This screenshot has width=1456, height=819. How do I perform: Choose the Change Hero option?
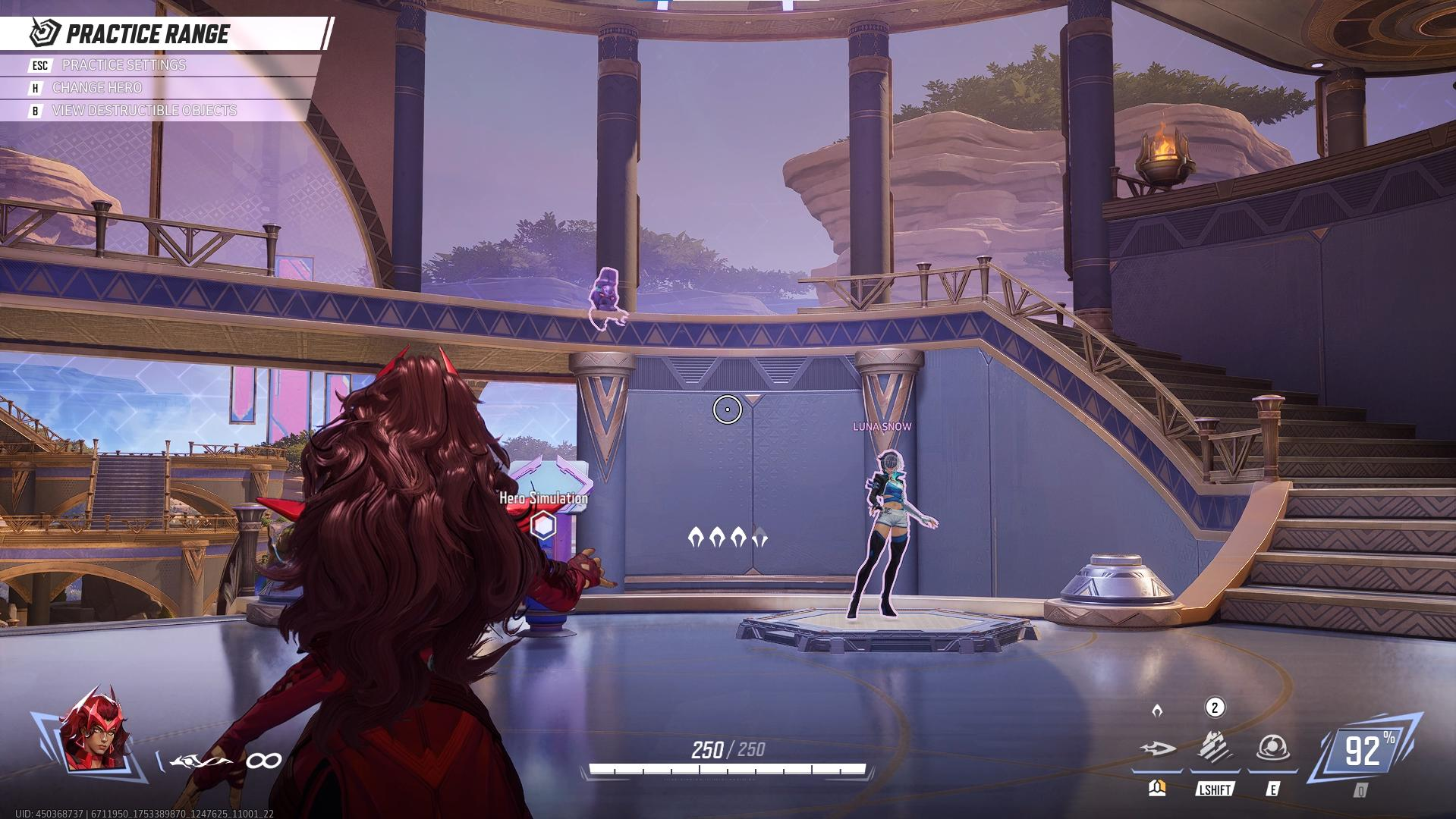point(96,88)
